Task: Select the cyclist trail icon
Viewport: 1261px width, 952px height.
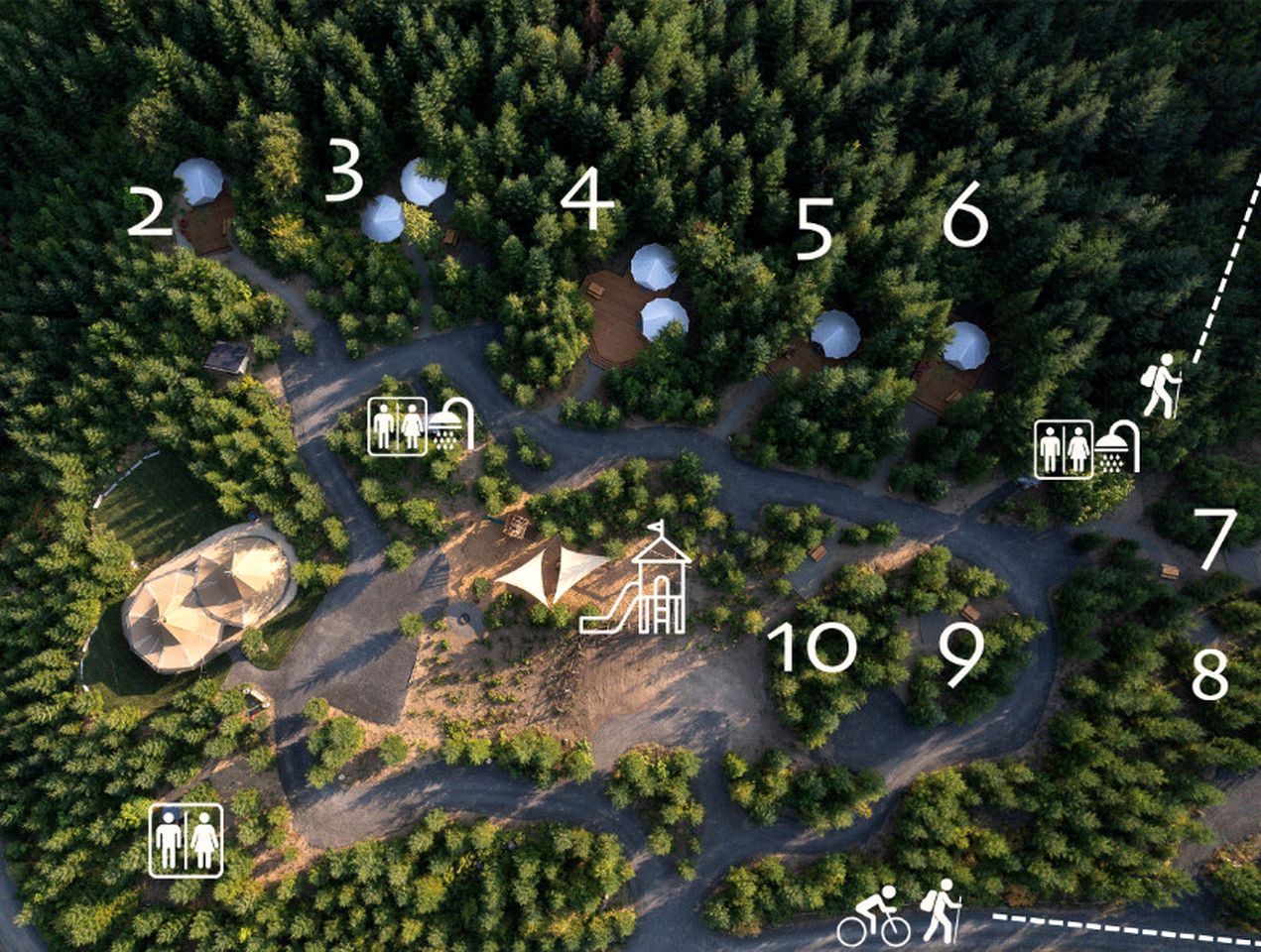Action: (x=874, y=916)
